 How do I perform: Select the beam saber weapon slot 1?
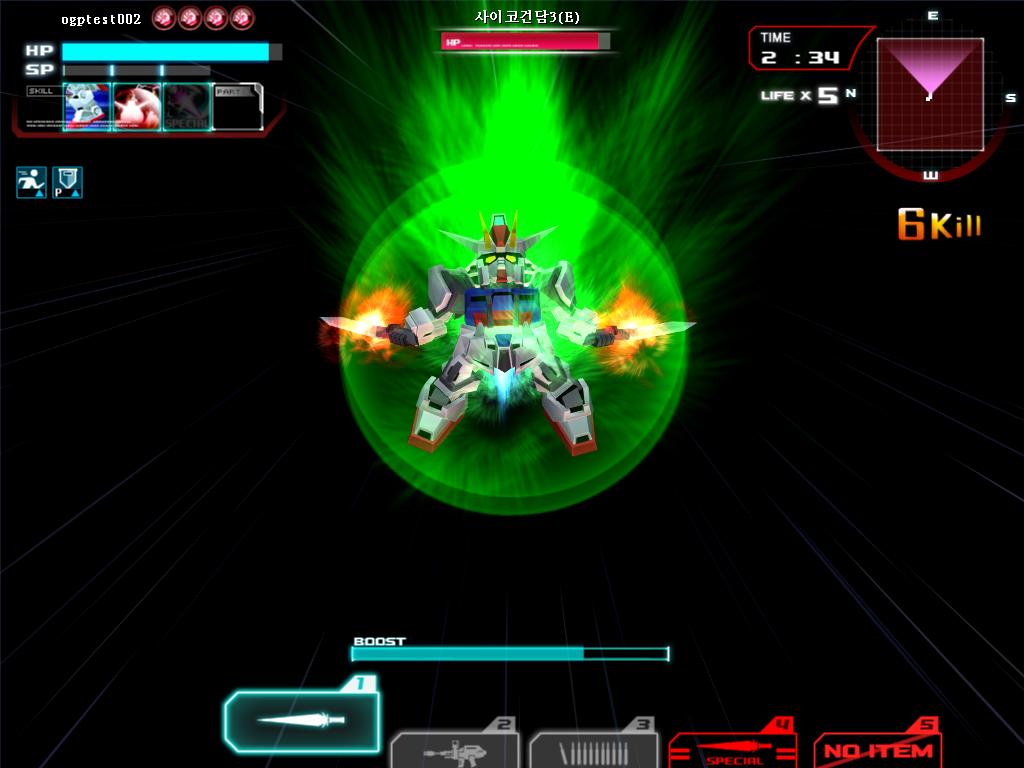pos(301,720)
